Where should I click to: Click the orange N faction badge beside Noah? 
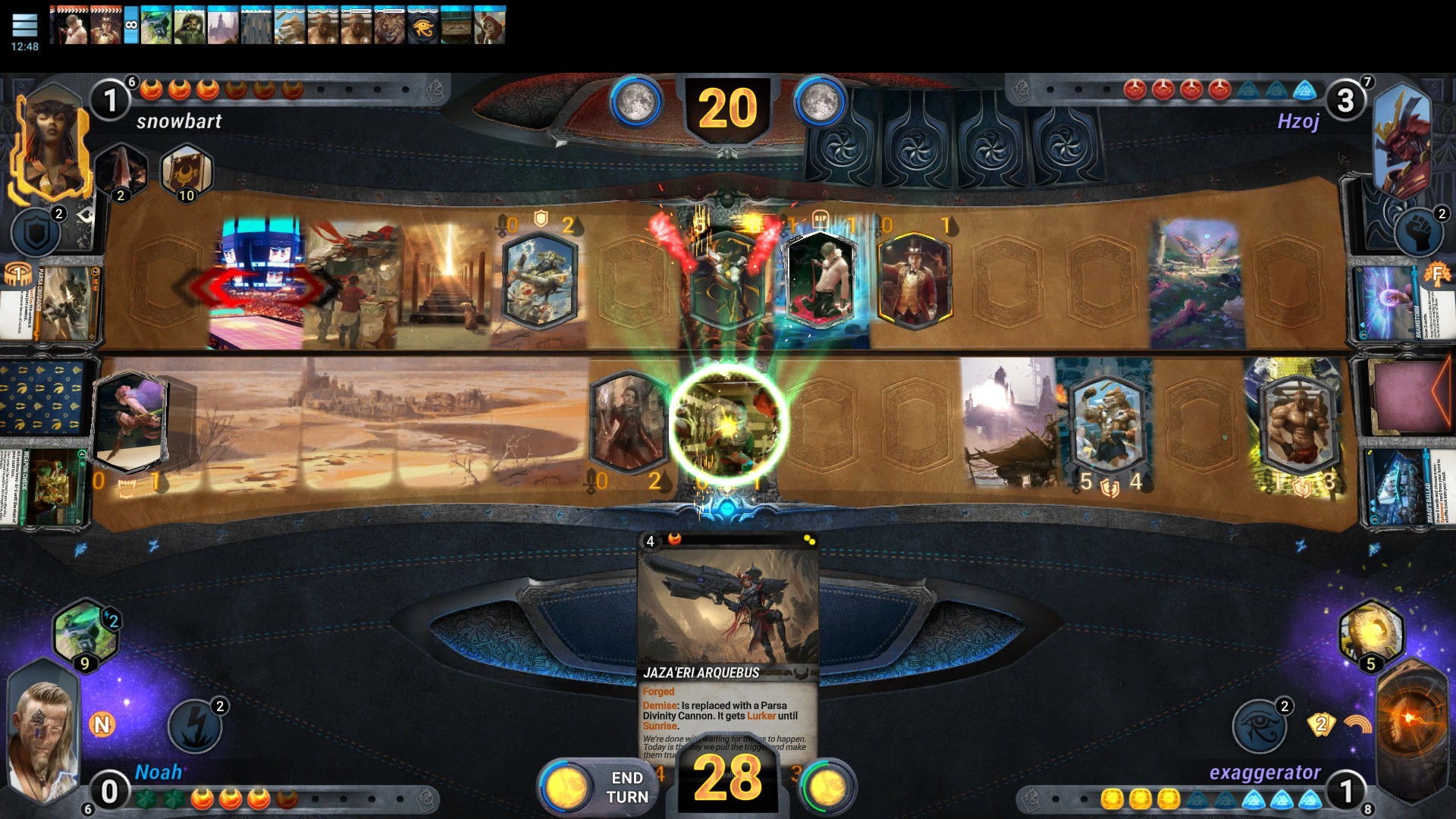[104, 724]
